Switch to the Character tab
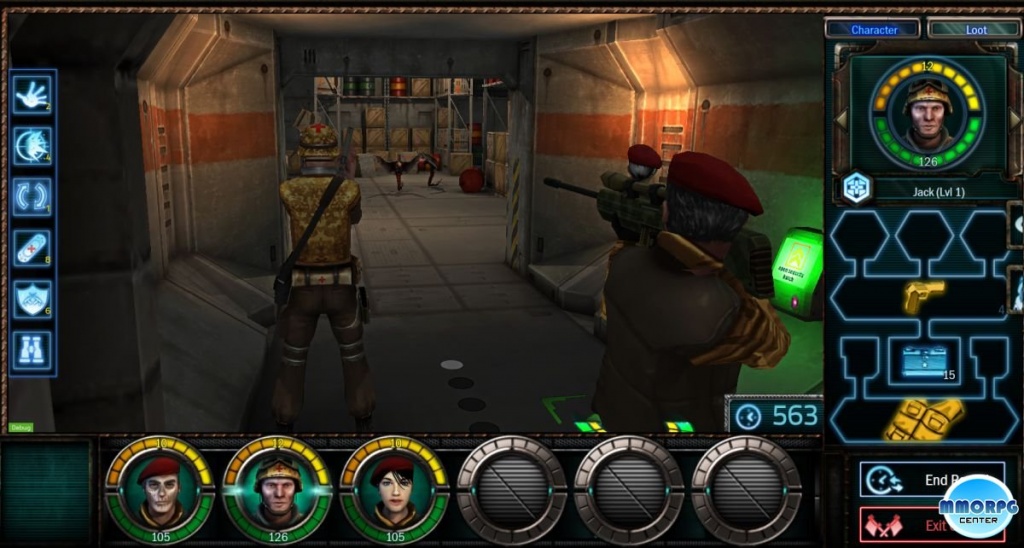This screenshot has width=1024, height=548. pyautogui.click(x=873, y=29)
